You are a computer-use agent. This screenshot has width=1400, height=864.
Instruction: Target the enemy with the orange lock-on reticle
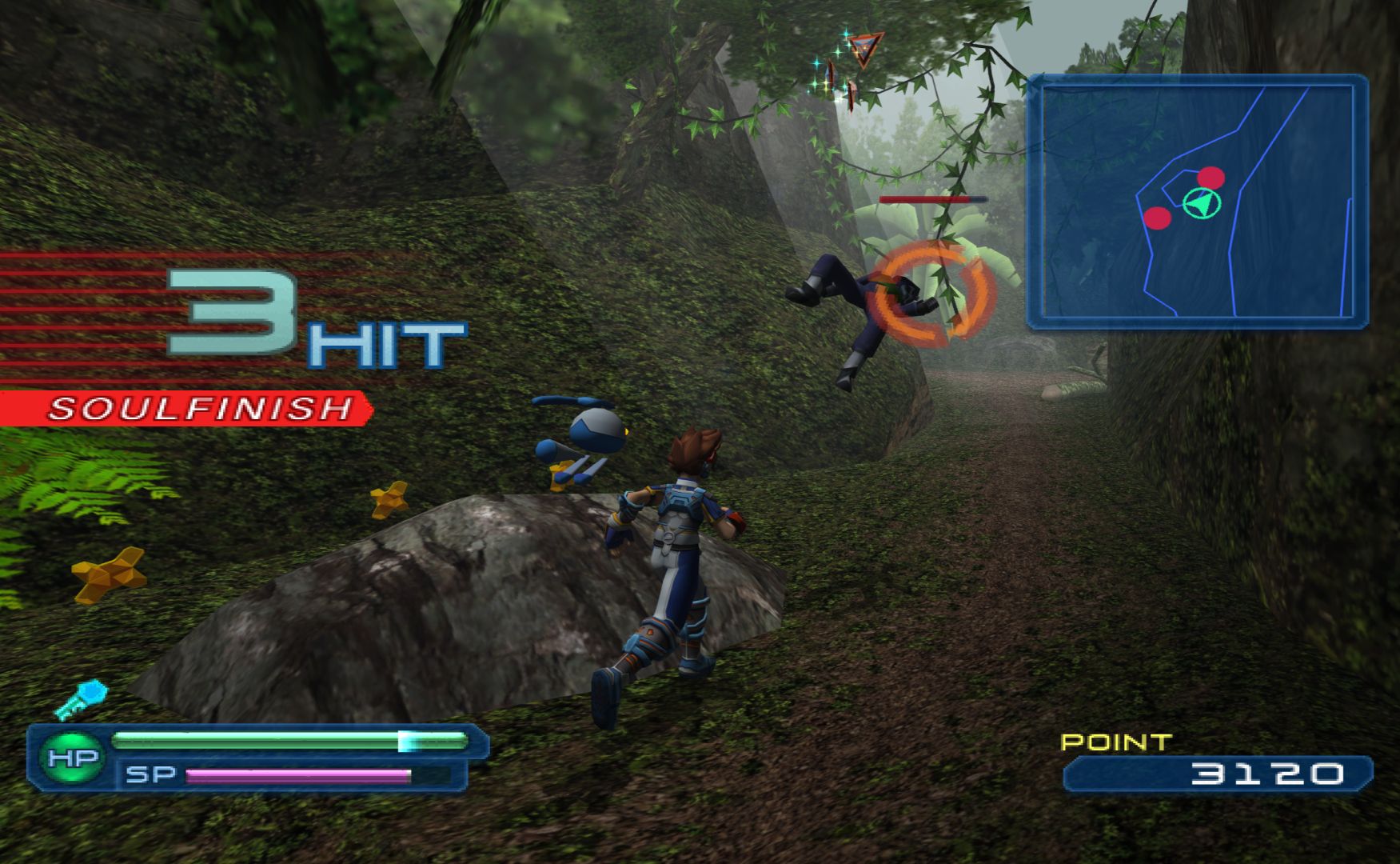[x=930, y=293]
